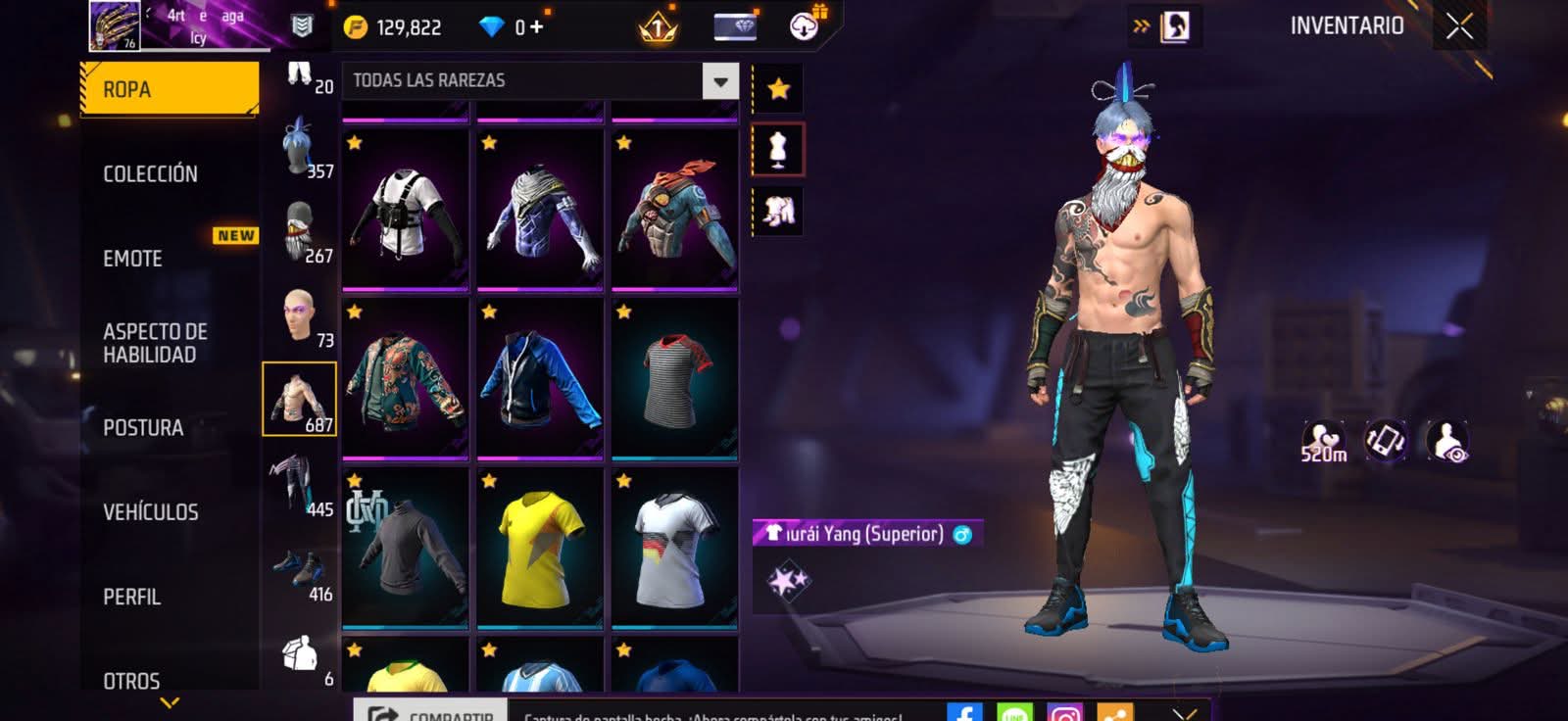
Task: Switch to the pants category with 445 items
Action: 299,484
